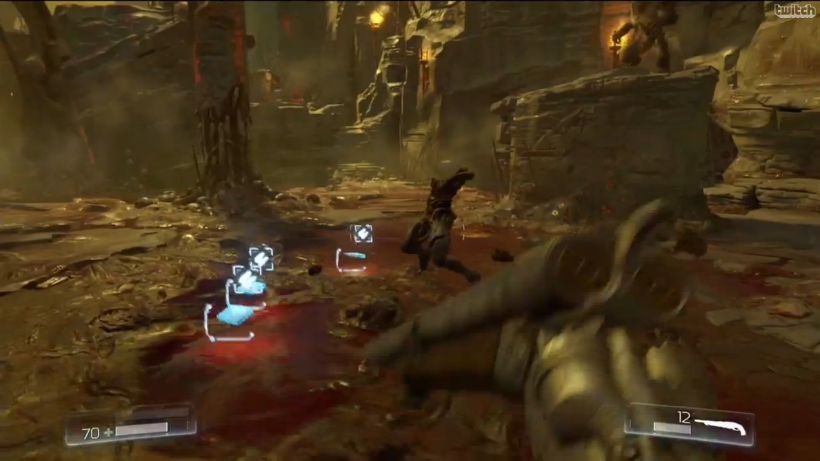Click the shotgun weapon icon
This screenshot has width=820, height=461.
[723, 424]
